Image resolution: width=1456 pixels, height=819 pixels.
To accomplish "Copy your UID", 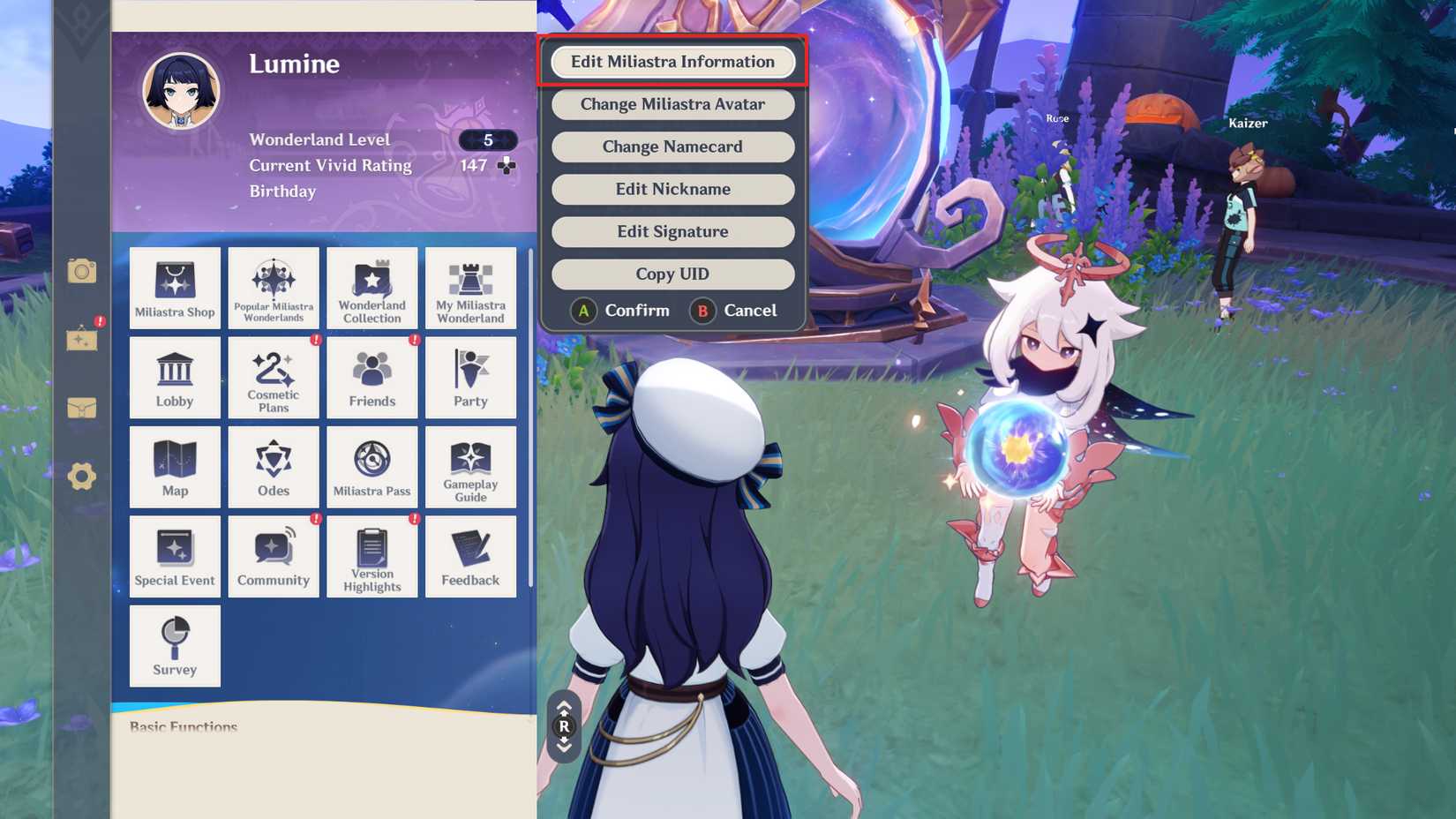I will (672, 274).
